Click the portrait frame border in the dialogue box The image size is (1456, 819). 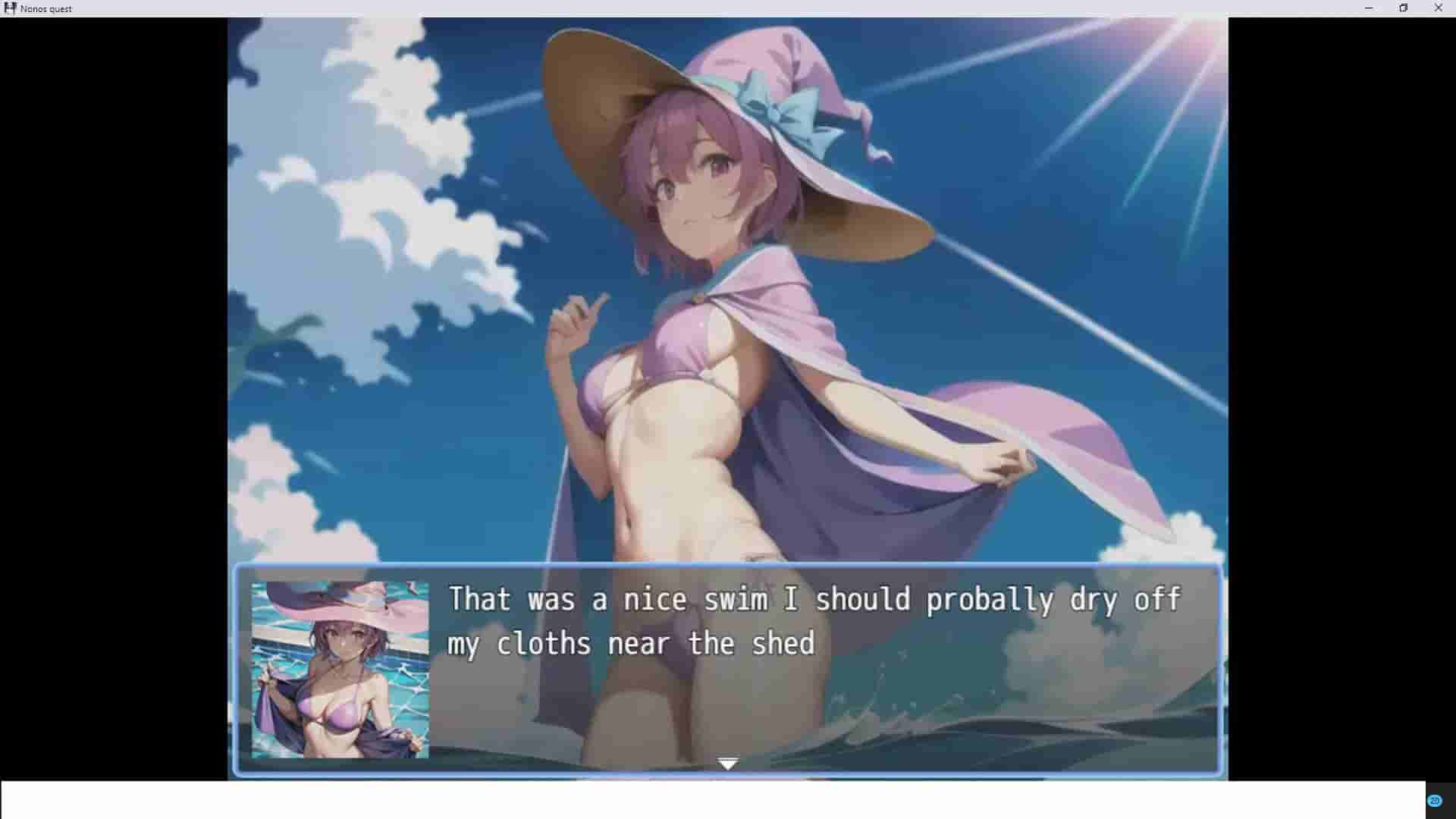pos(339,579)
